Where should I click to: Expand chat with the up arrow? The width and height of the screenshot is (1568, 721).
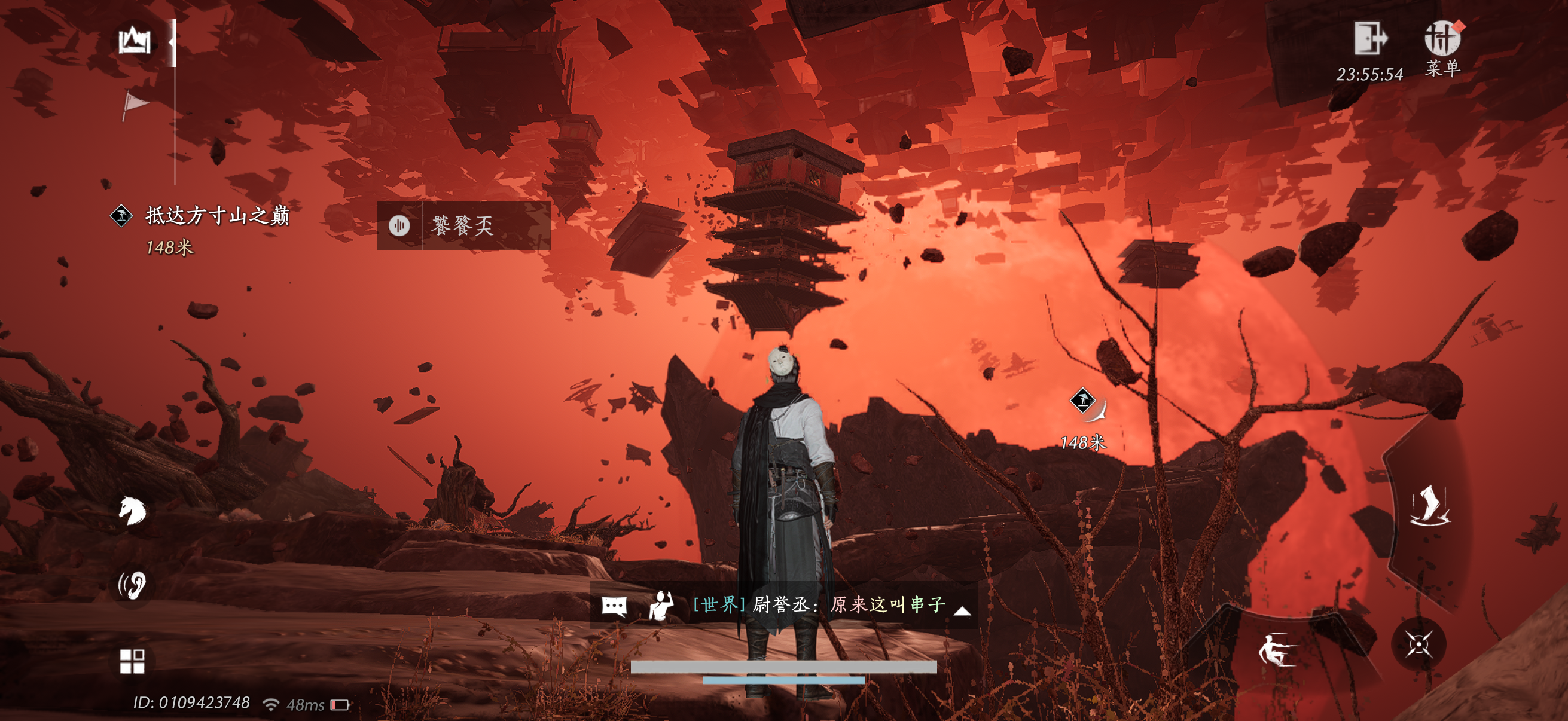962,610
